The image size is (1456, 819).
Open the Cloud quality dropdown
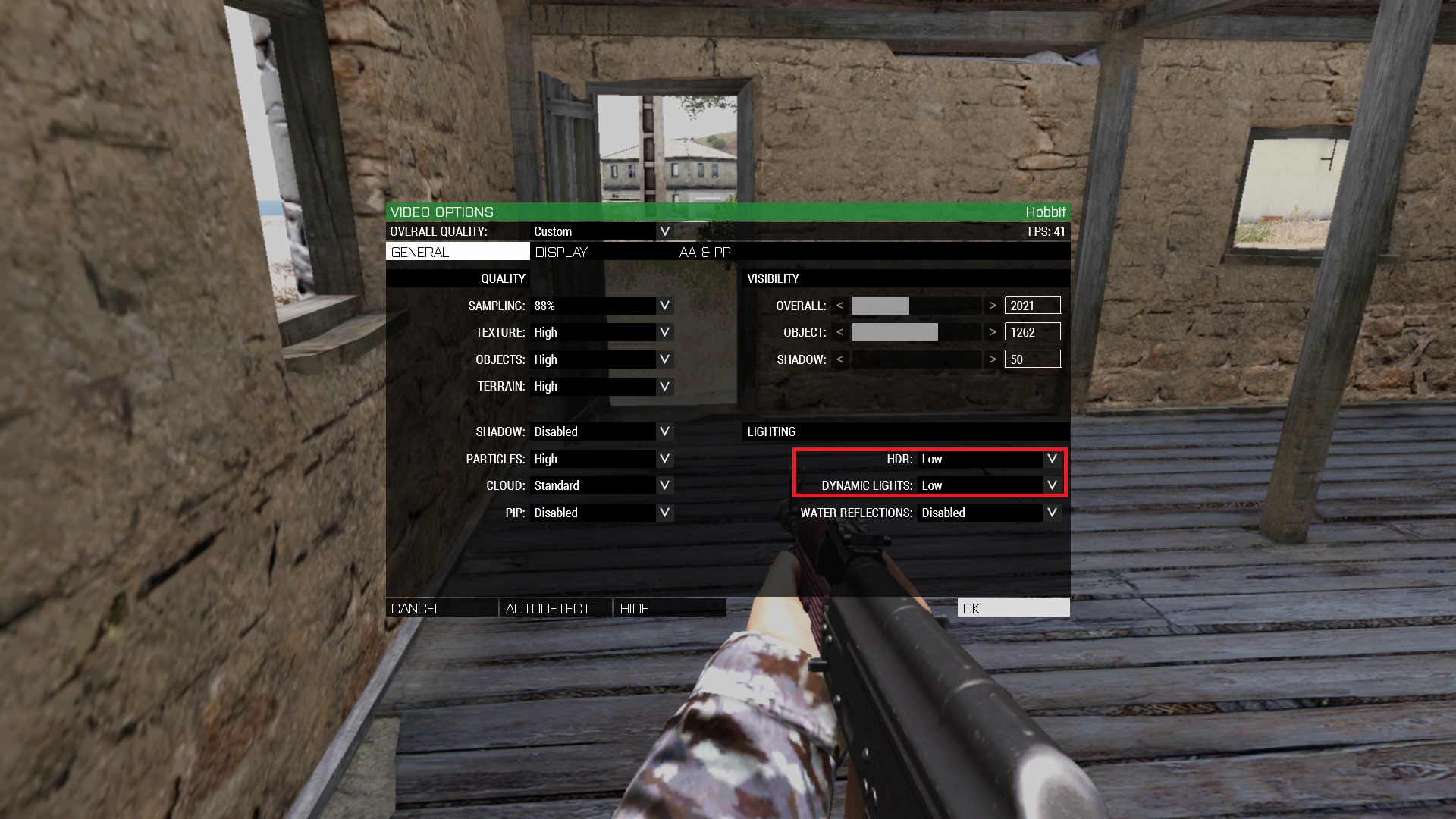coord(664,485)
